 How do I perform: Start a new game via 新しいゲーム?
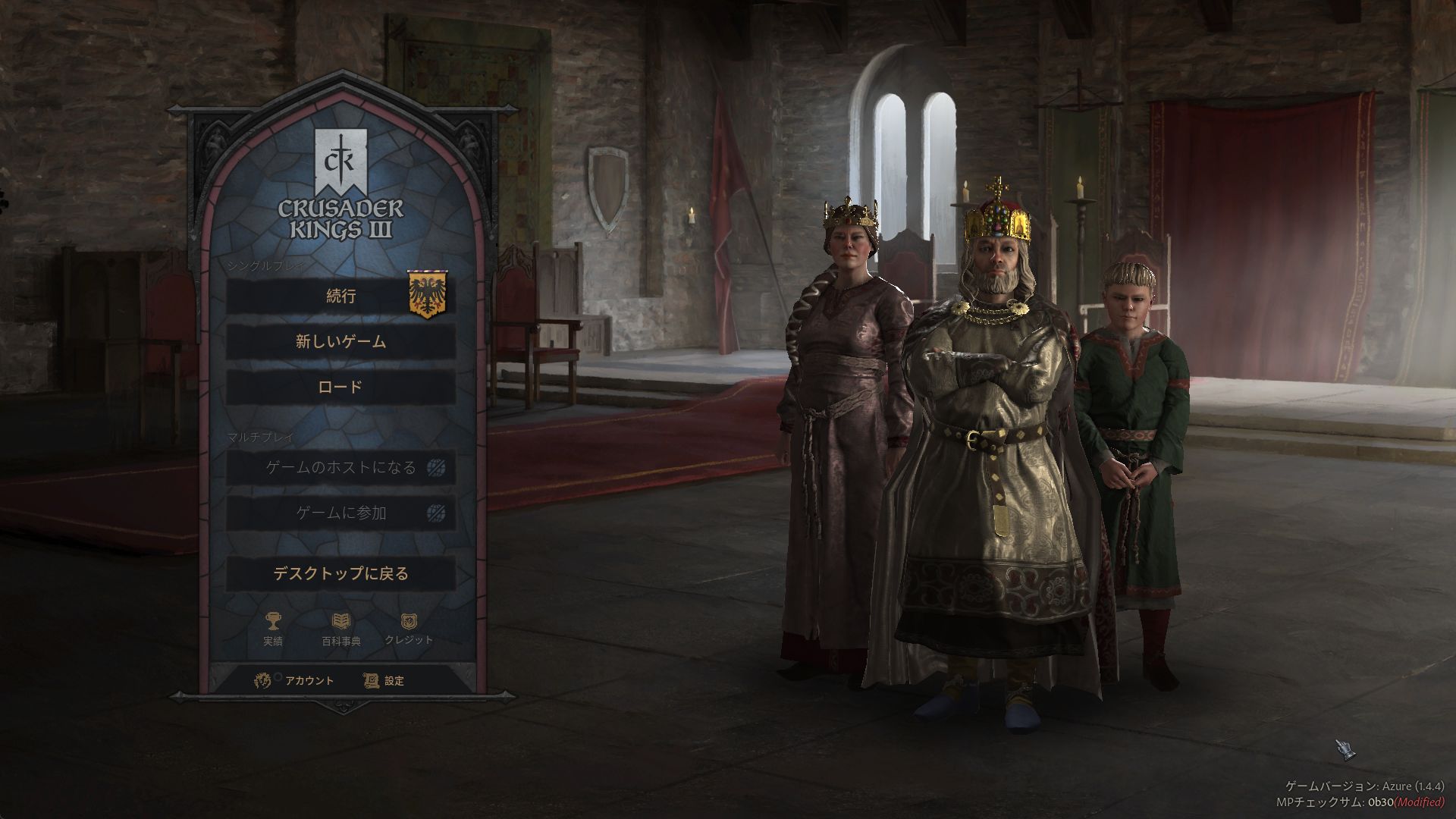[x=340, y=342]
